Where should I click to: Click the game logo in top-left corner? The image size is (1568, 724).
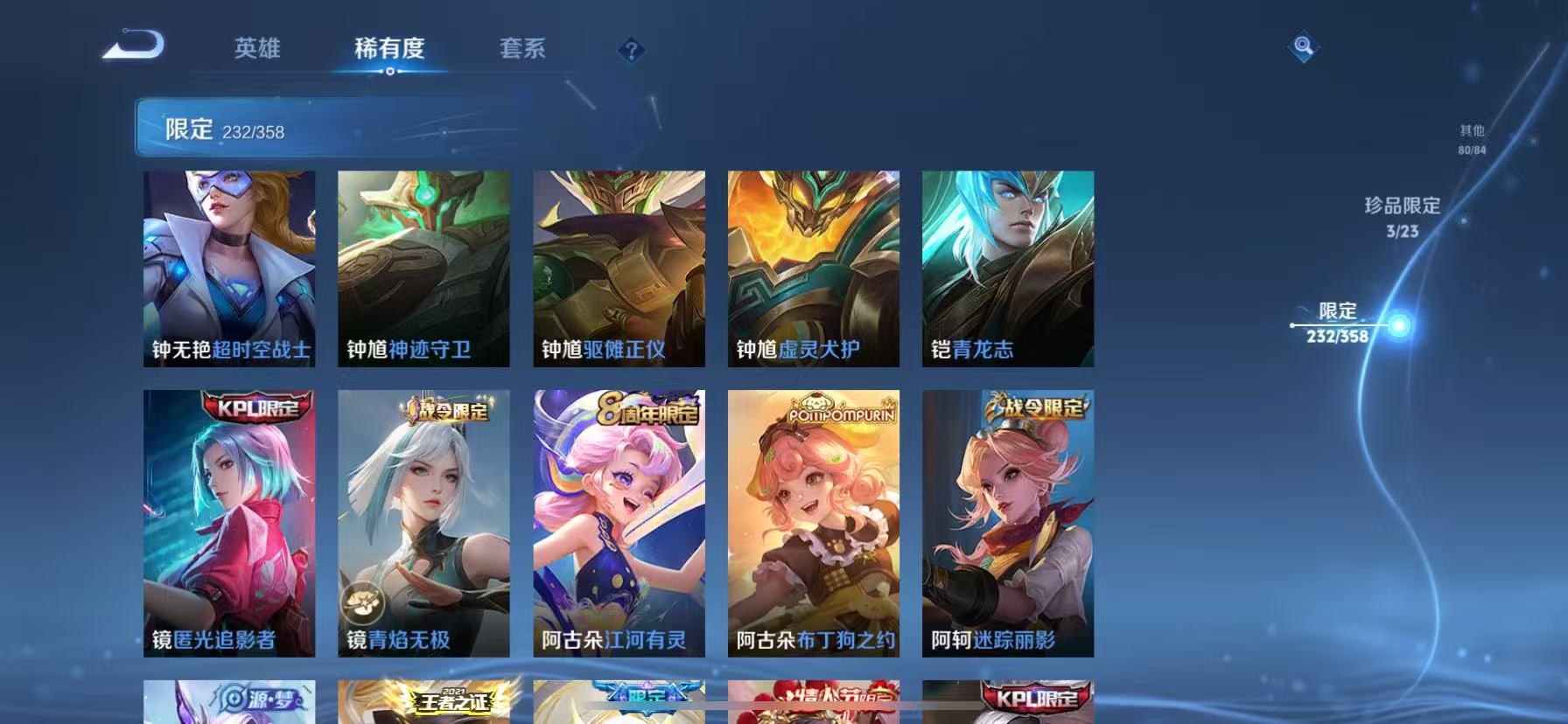click(x=133, y=45)
